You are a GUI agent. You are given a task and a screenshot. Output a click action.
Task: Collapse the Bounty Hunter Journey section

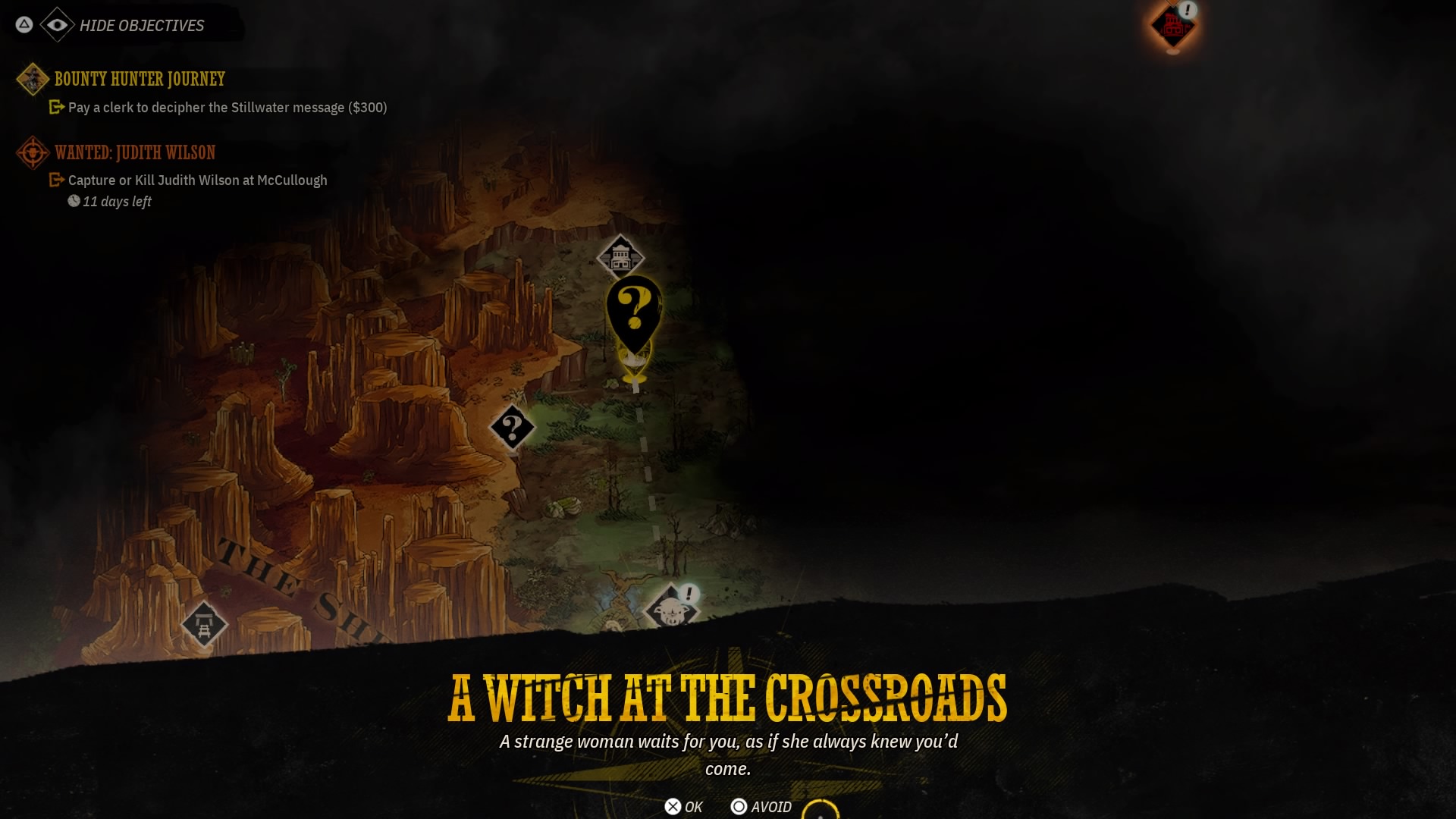(x=139, y=79)
